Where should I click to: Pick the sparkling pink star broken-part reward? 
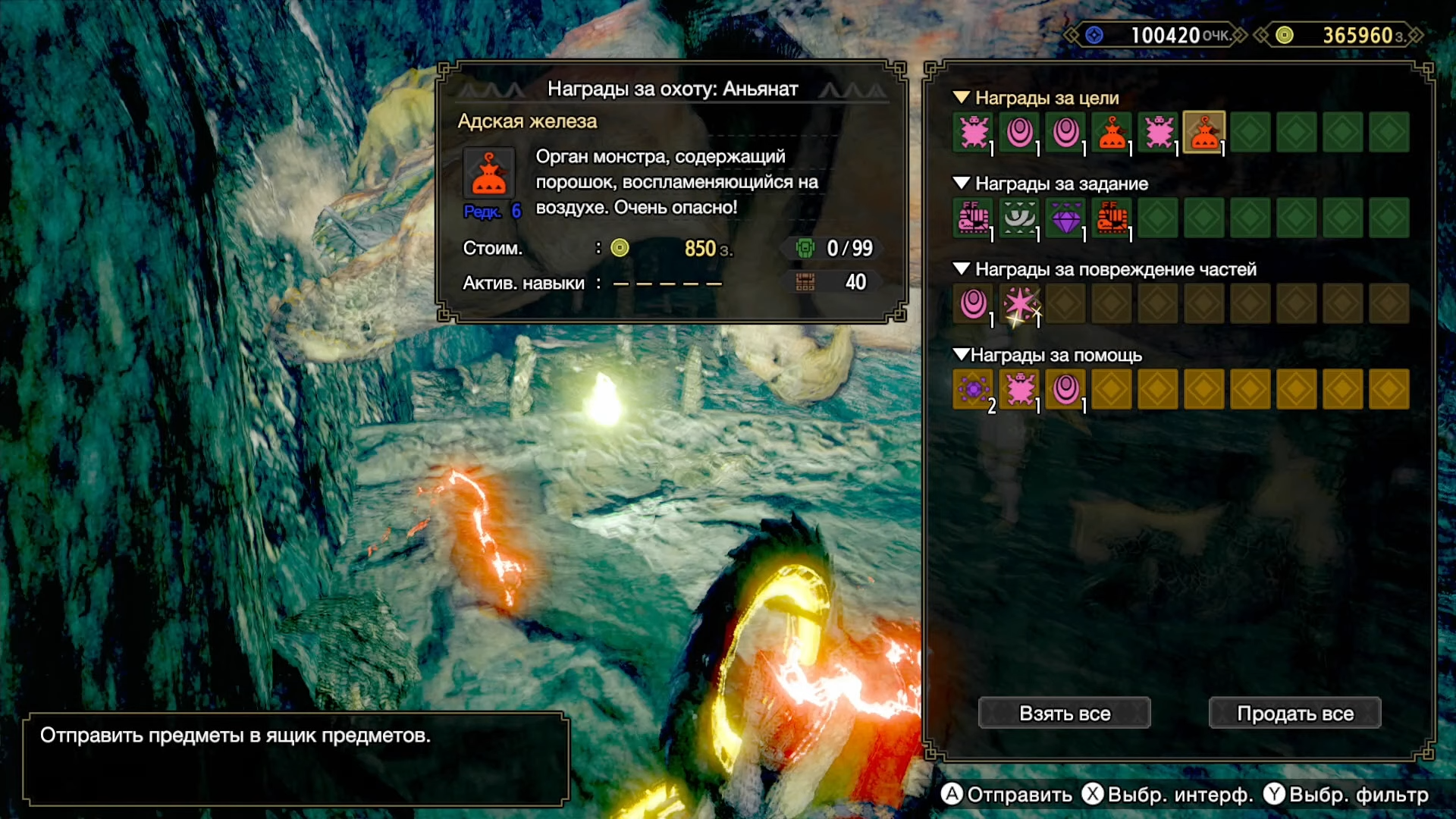click(1019, 304)
